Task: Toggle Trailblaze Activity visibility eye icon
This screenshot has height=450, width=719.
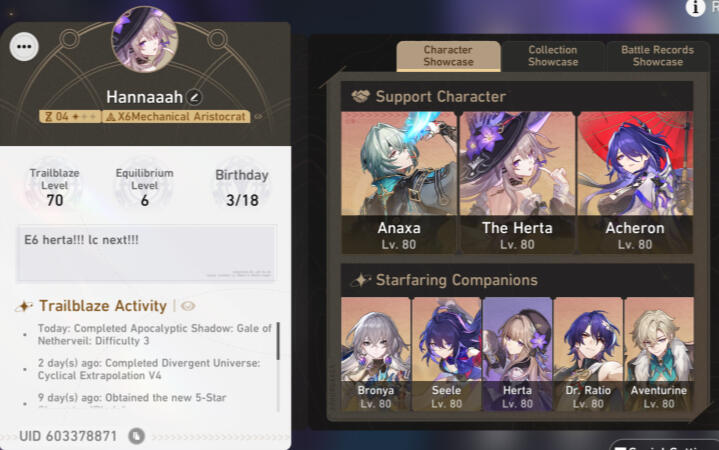Action: [x=188, y=306]
